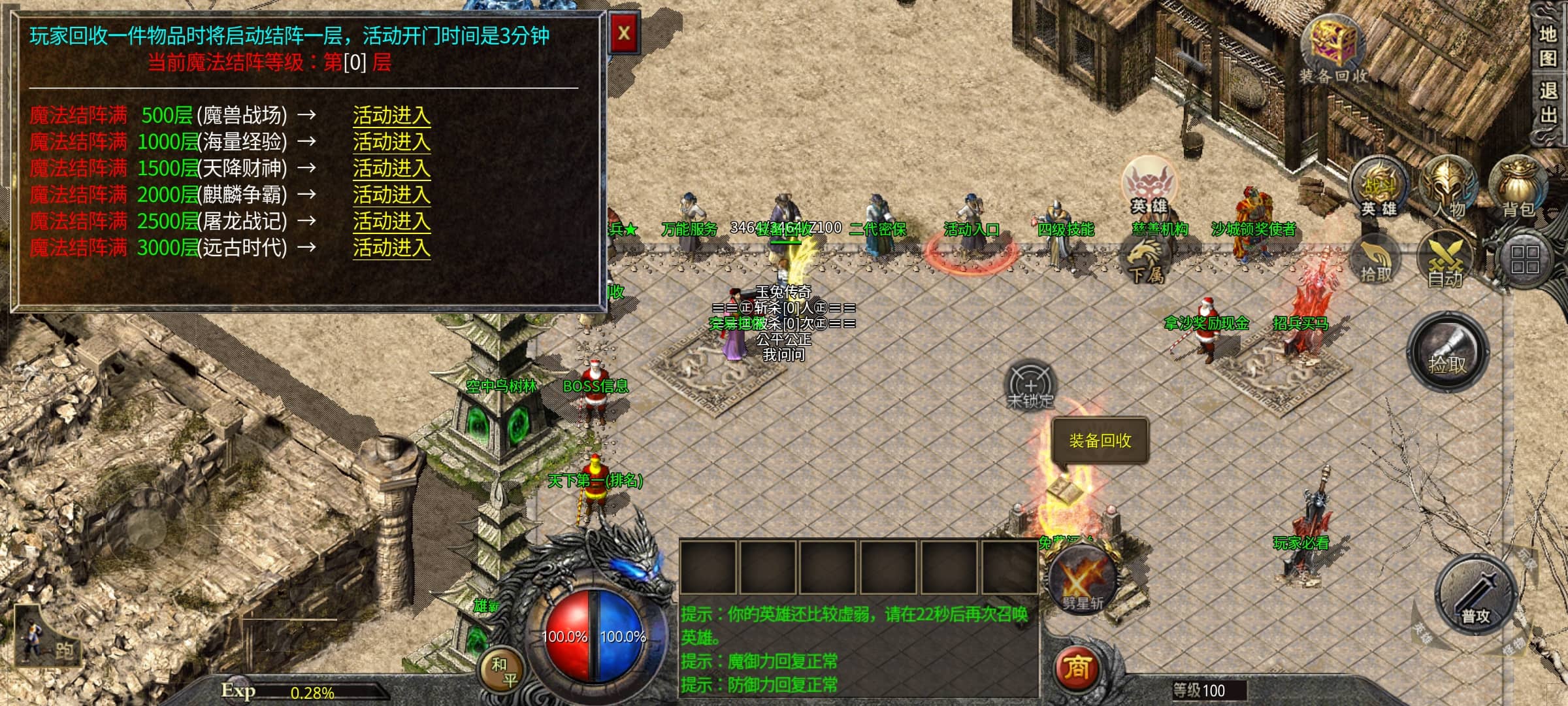The height and width of the screenshot is (706, 1568).
Task: Tap the 退出 exit button
Action: 1548,102
